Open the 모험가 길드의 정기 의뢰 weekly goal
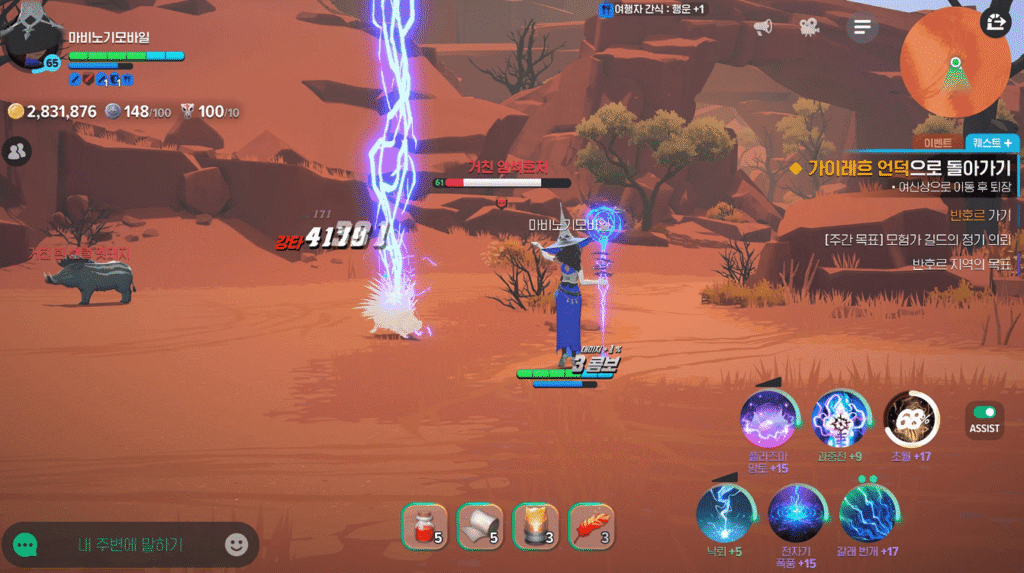This screenshot has width=1024, height=573. (918, 239)
